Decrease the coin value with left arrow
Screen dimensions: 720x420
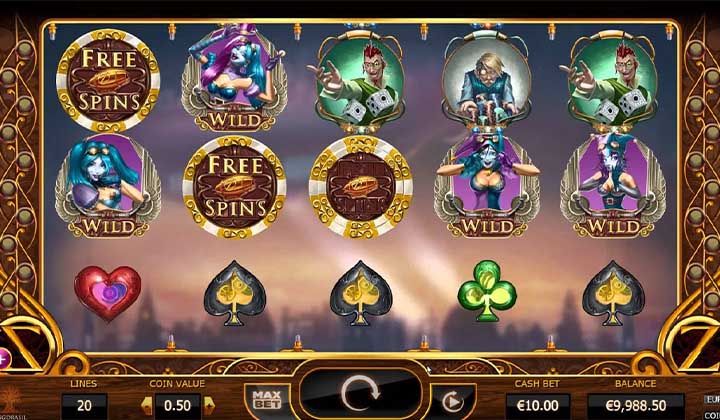147,405
